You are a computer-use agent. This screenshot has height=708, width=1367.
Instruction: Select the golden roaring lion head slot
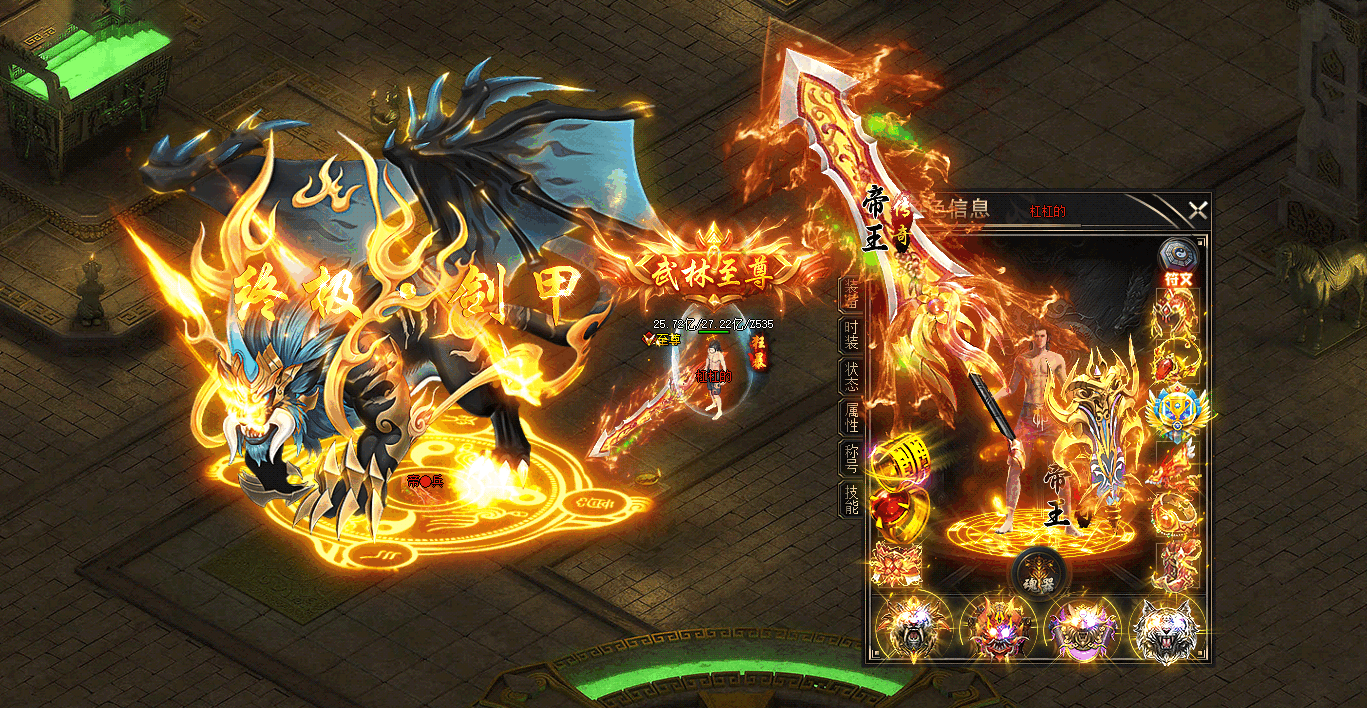tap(912, 628)
